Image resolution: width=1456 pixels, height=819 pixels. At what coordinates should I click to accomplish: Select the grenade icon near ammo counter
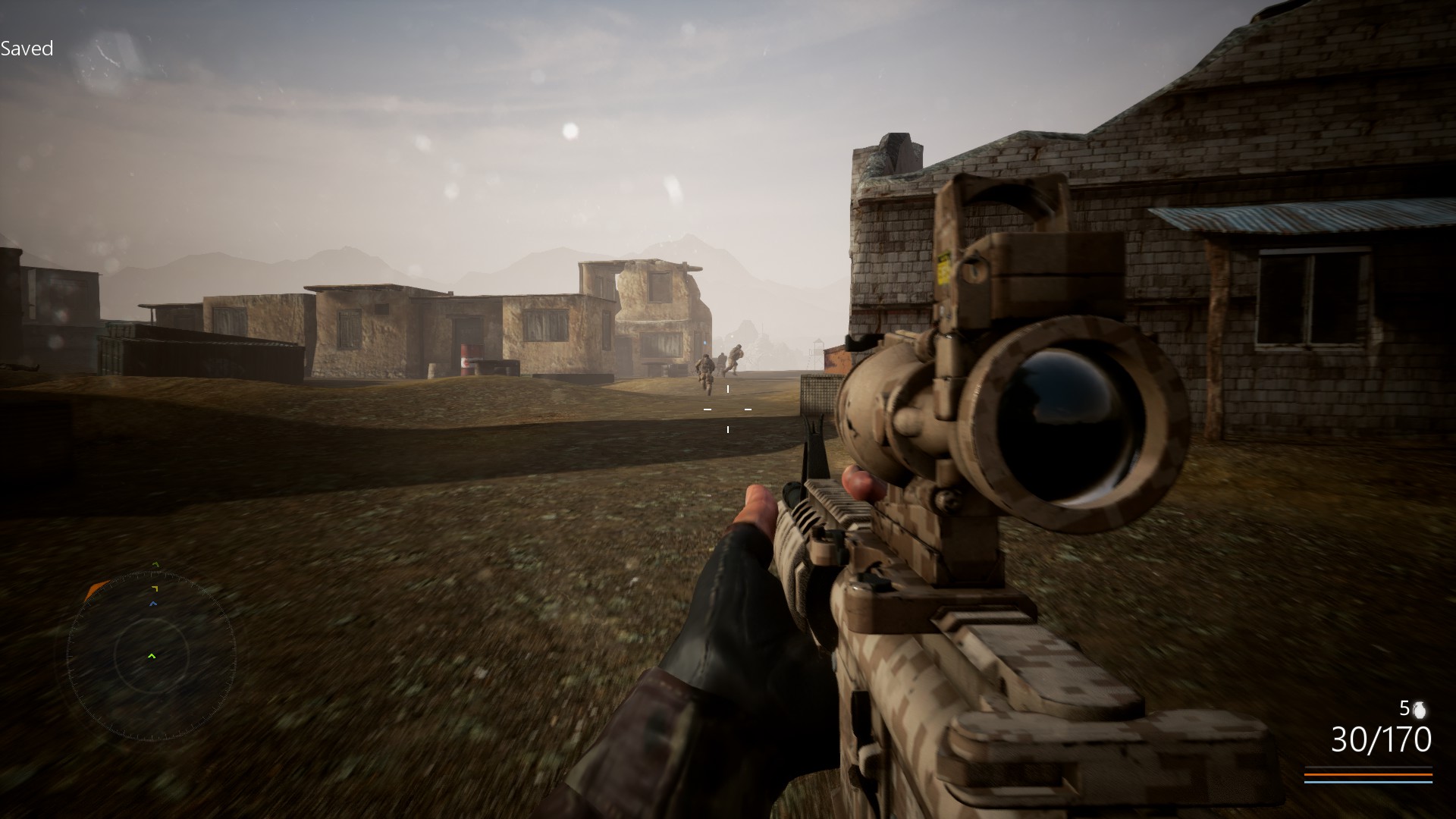click(x=1420, y=710)
